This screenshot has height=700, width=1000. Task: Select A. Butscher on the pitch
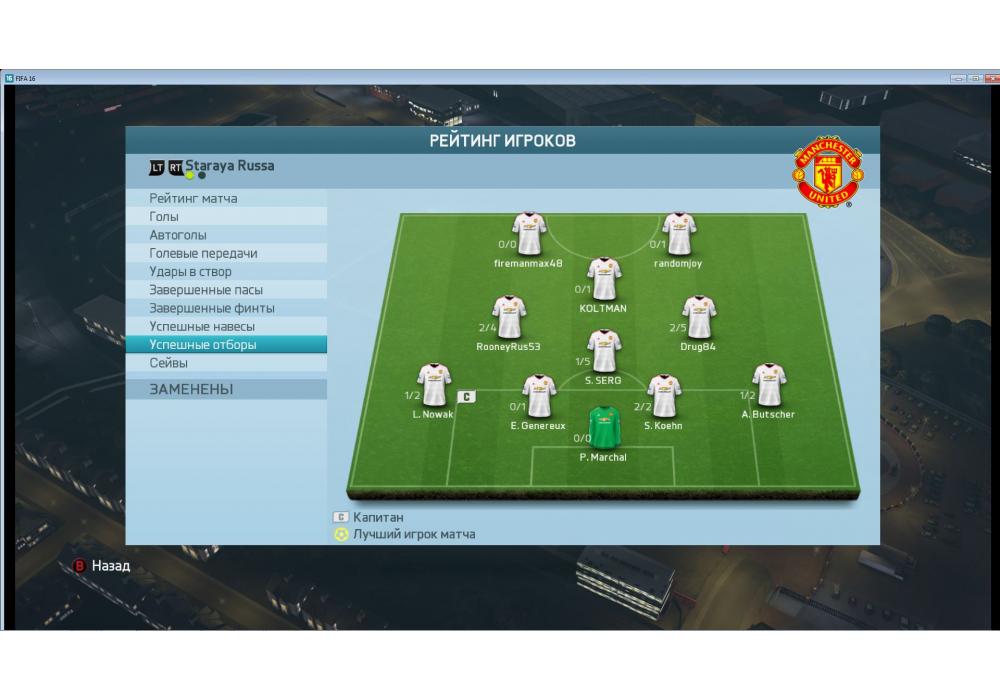click(768, 385)
